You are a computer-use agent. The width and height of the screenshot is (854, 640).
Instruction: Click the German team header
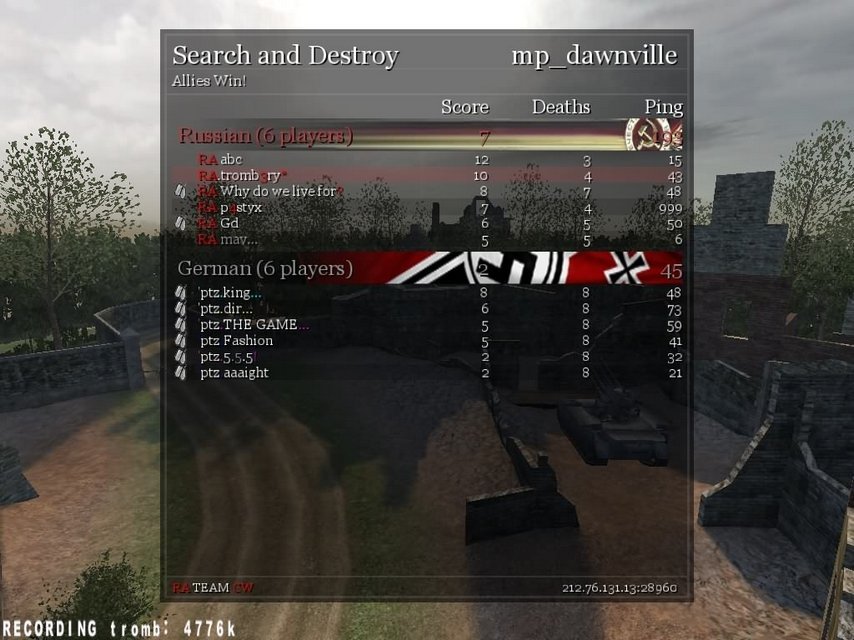click(266, 269)
